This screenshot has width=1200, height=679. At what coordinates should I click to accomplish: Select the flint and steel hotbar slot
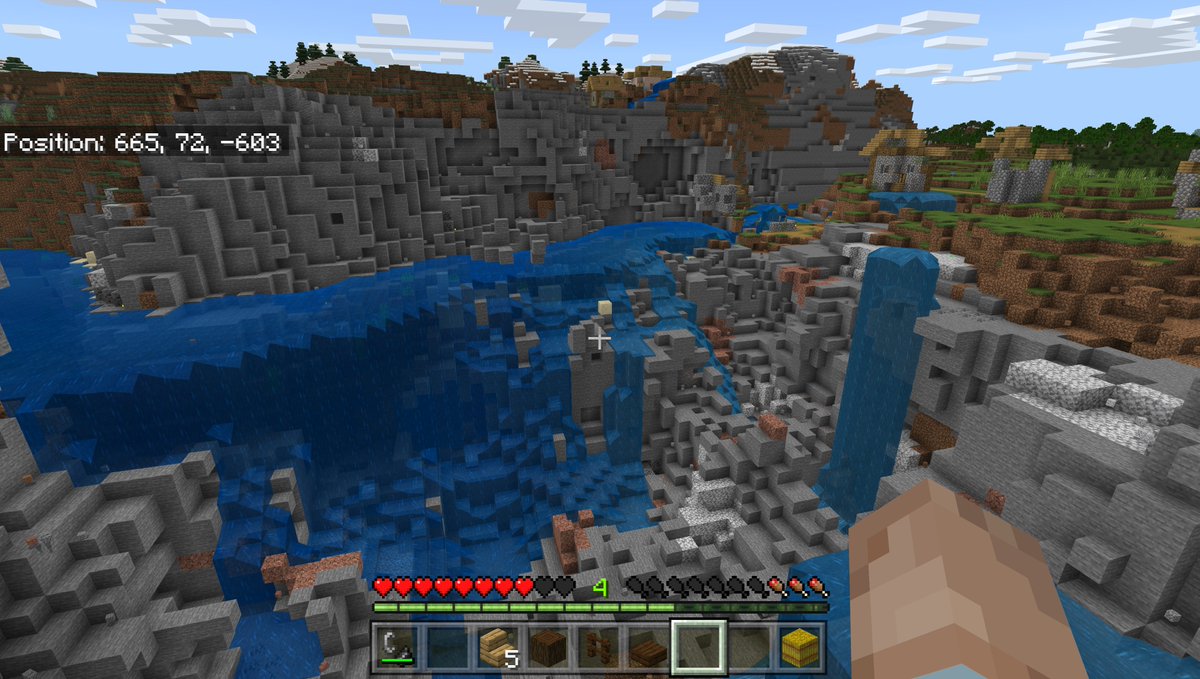[396, 646]
